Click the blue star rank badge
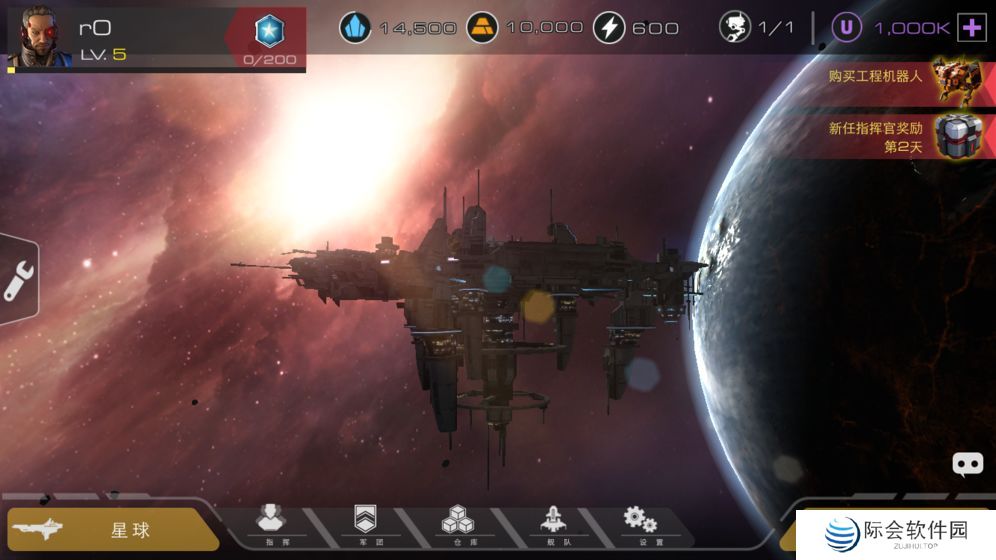996x560 pixels. (x=269, y=31)
